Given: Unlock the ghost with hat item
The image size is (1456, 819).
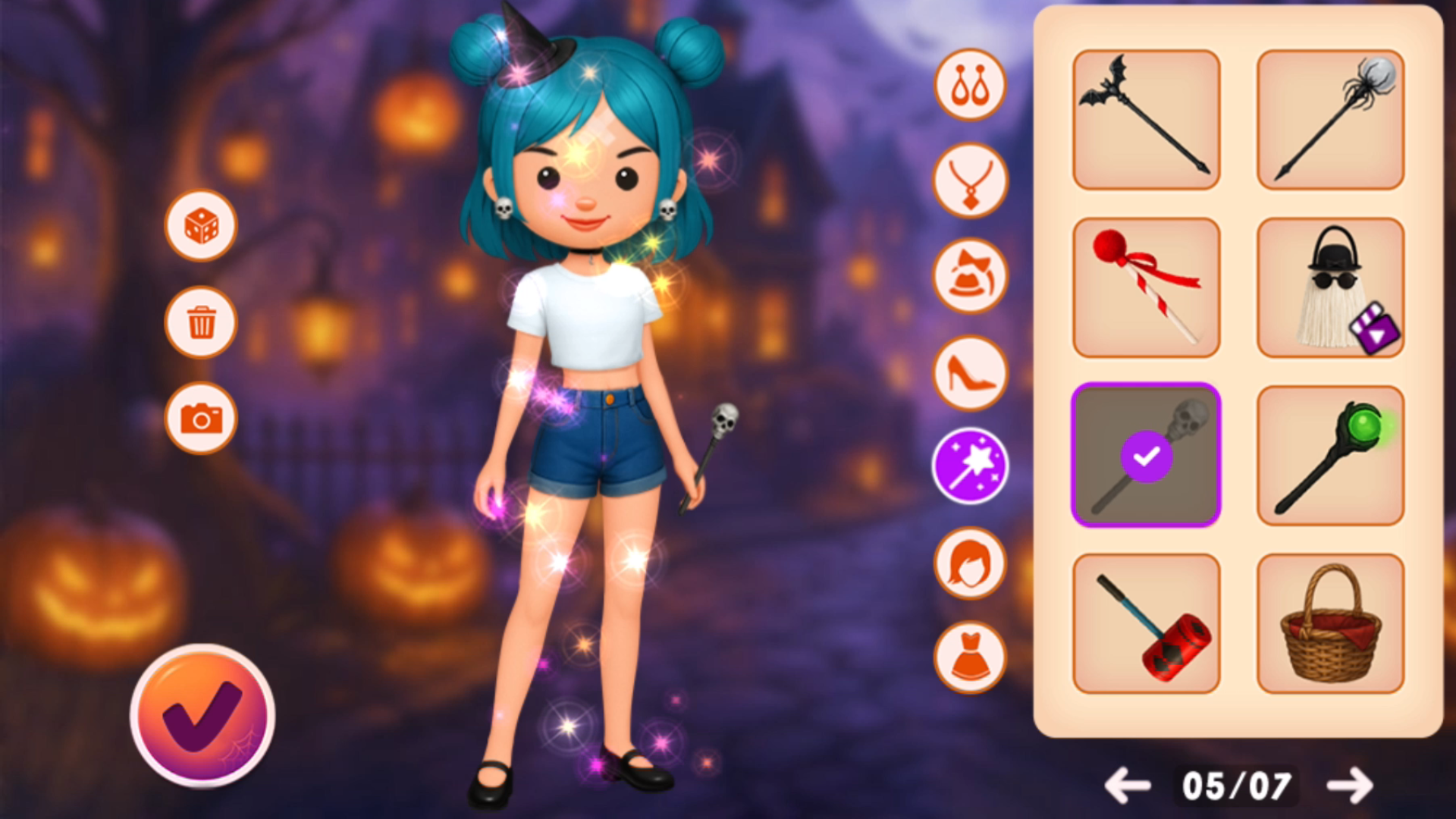Looking at the screenshot, I should [x=1330, y=287].
